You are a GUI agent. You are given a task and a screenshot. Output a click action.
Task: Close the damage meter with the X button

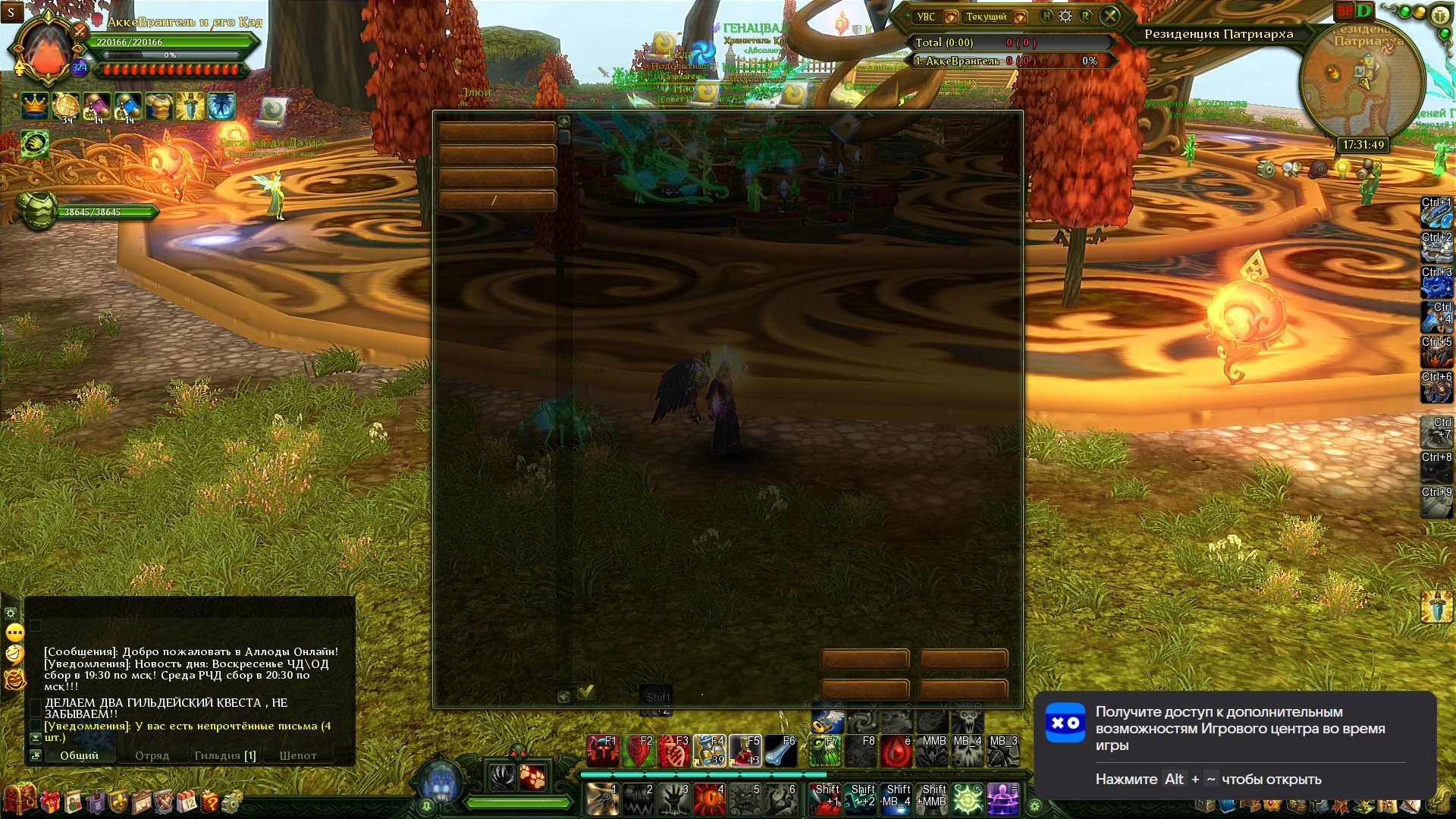[x=1110, y=16]
